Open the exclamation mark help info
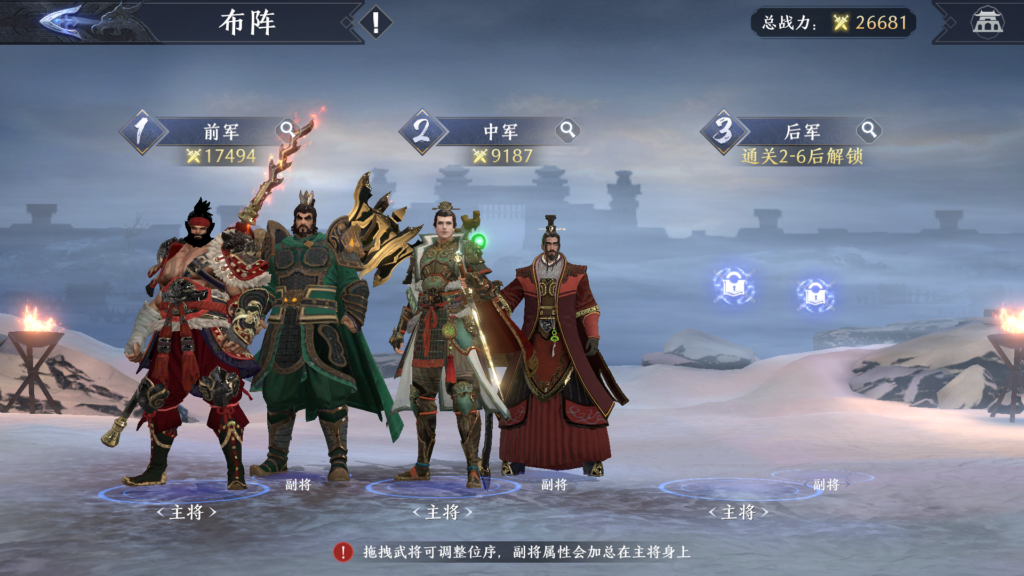 pos(375,22)
